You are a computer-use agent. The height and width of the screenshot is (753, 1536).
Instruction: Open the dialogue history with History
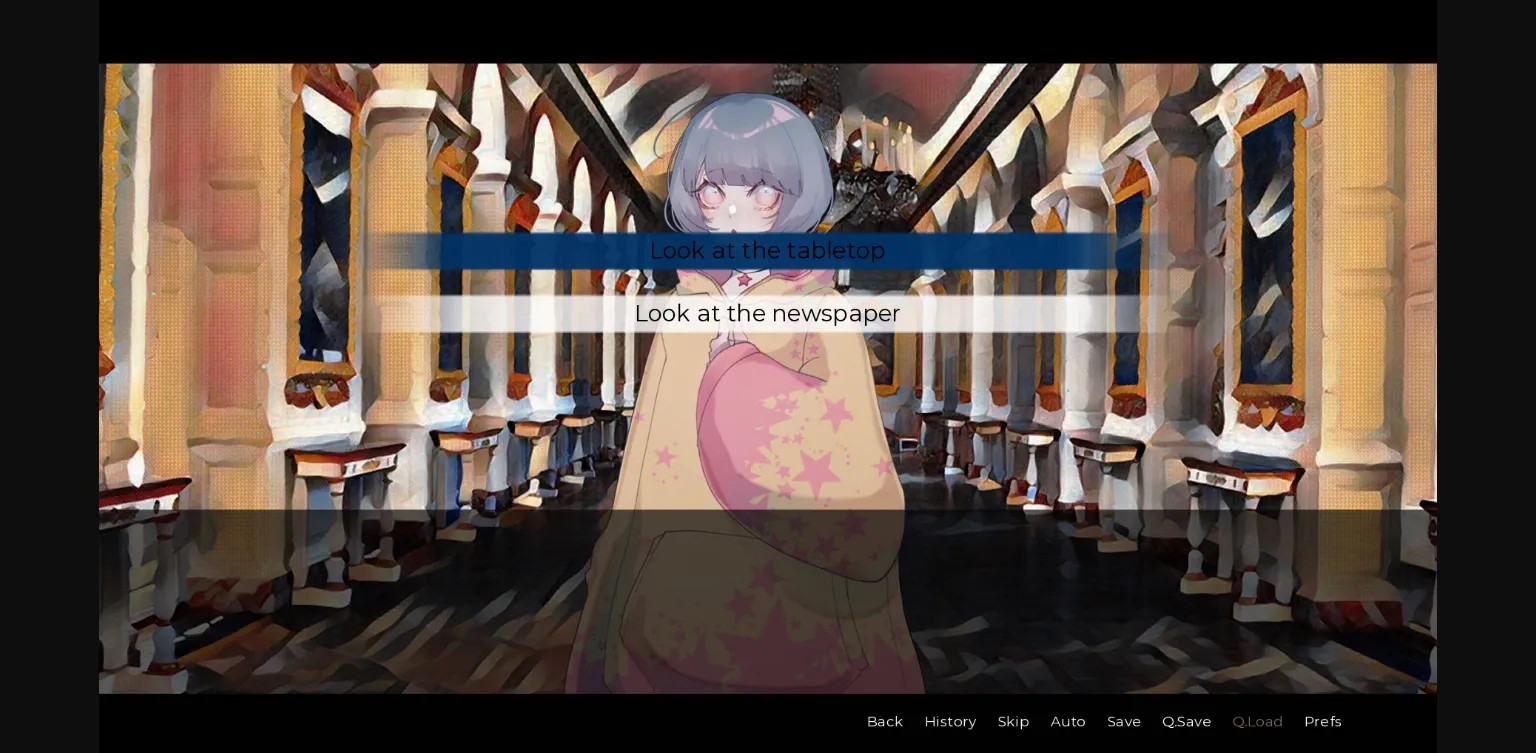point(950,721)
